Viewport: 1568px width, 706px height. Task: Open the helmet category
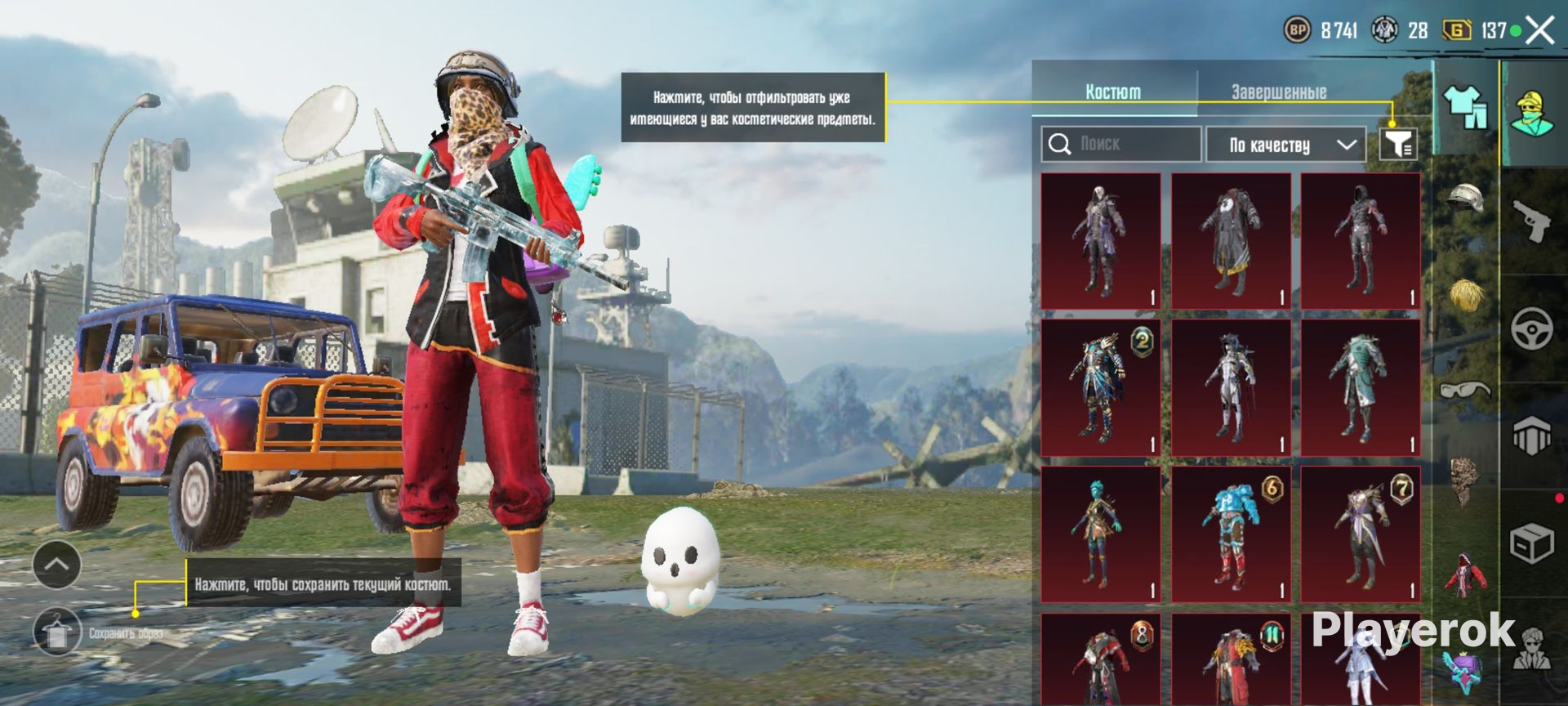point(1465,199)
